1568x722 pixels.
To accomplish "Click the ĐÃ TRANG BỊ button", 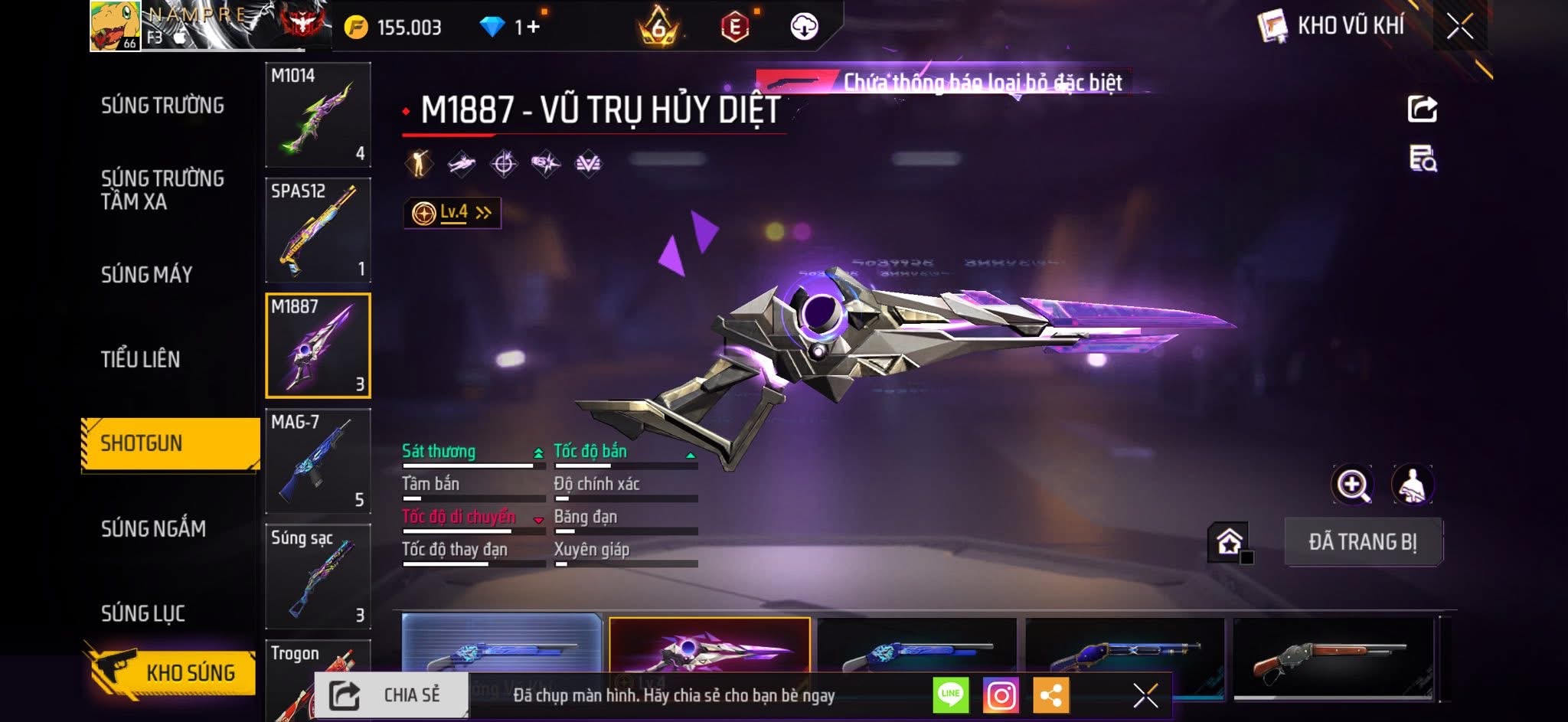I will point(1363,542).
